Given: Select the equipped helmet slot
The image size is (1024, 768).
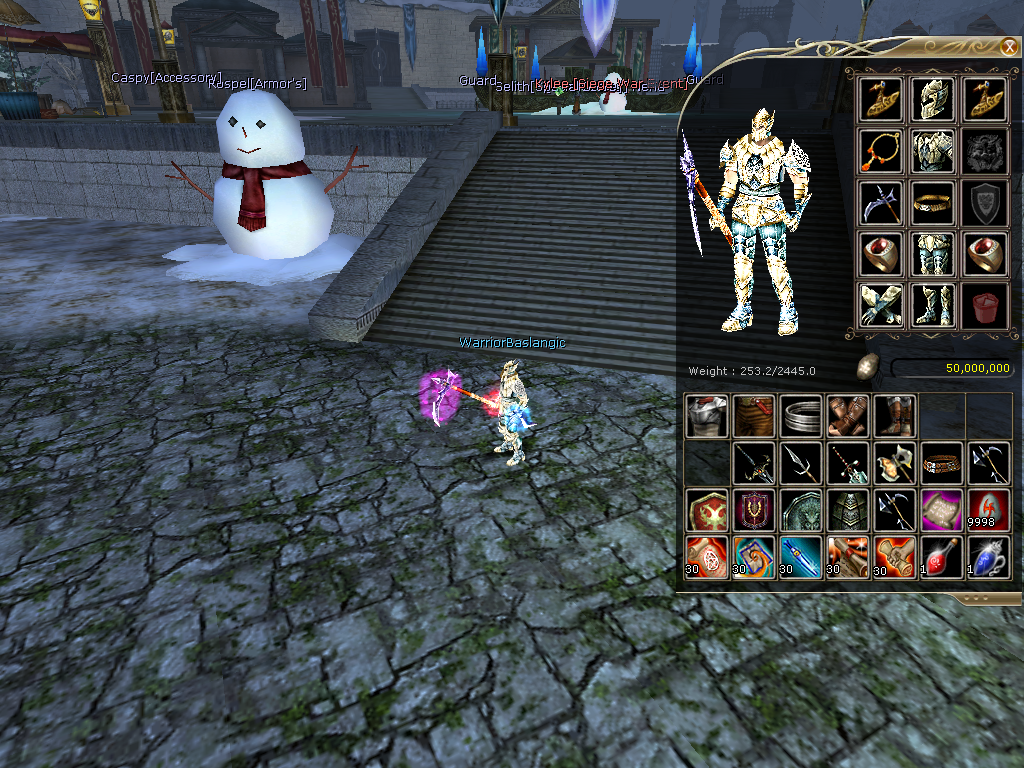Looking at the screenshot, I should [x=933, y=99].
